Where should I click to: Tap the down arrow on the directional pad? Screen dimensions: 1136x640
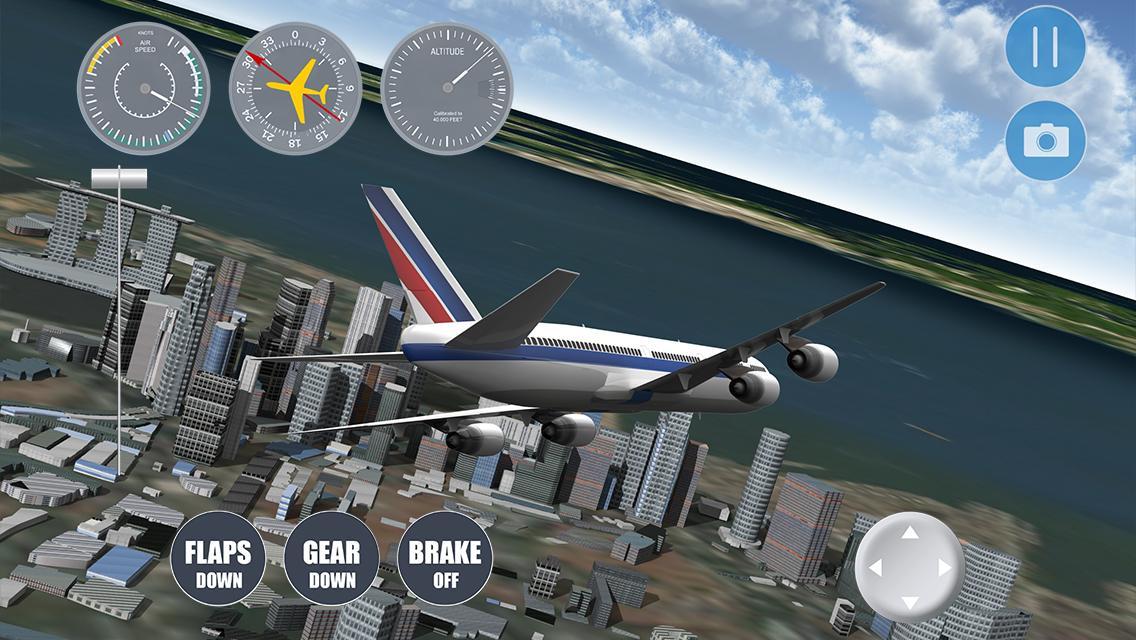(909, 603)
